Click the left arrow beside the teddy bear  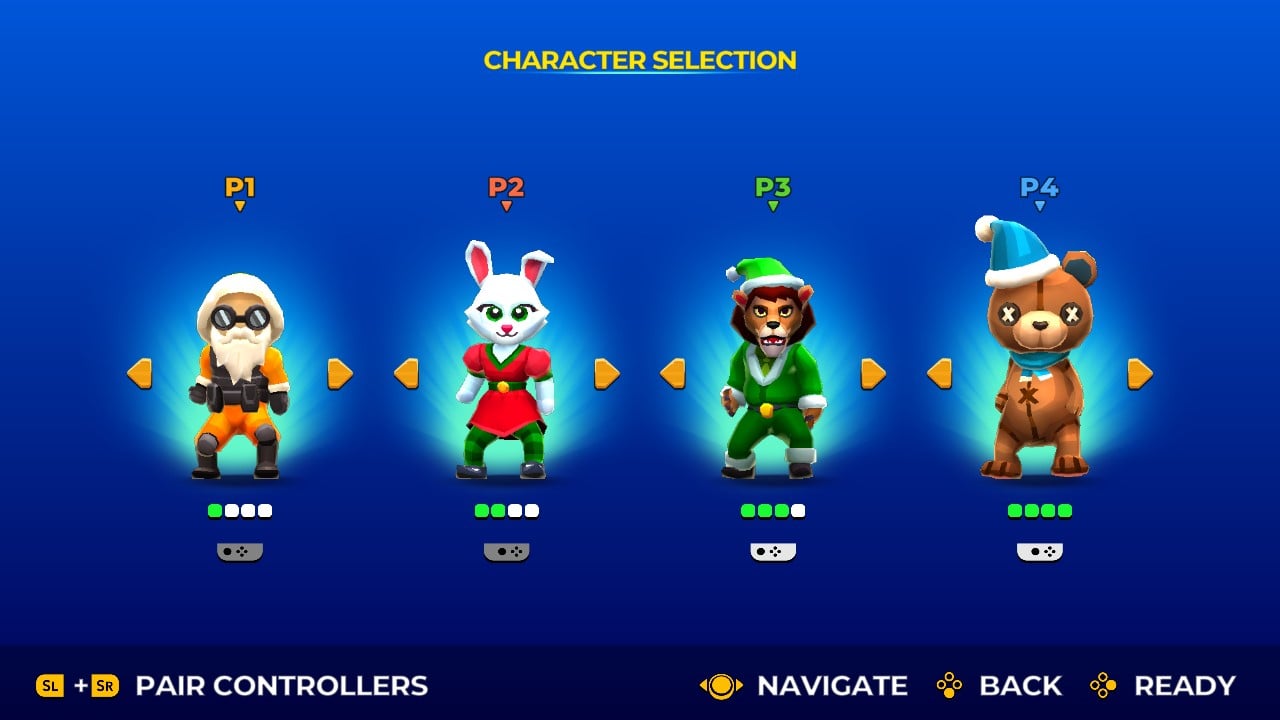click(x=938, y=372)
